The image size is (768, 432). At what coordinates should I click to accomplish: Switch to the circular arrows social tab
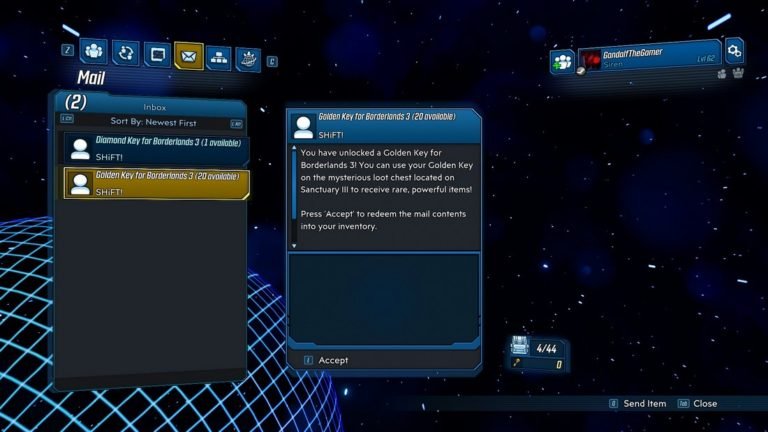[125, 53]
